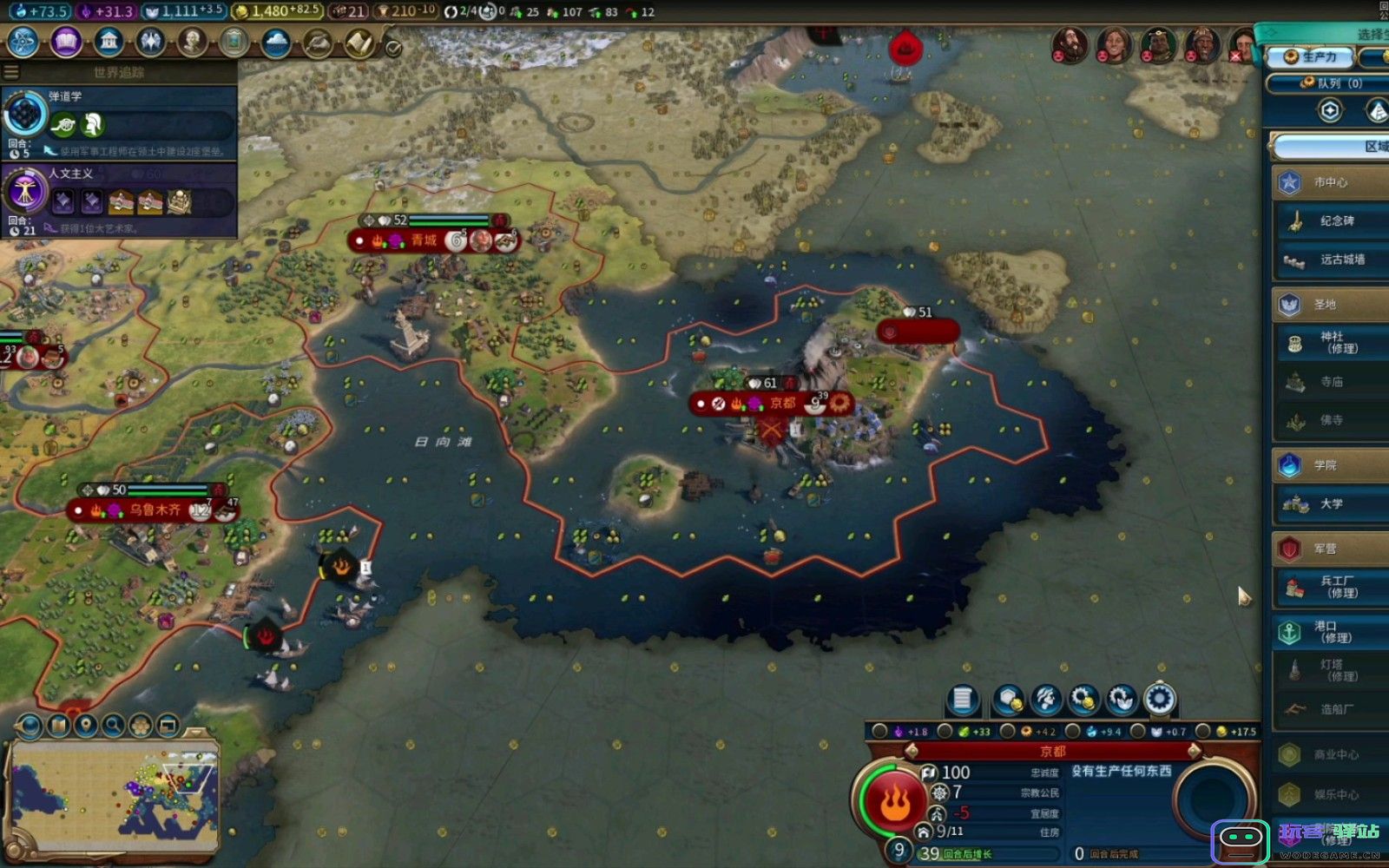Select the 乌鲁木齐 city banner
The width and height of the screenshot is (1389, 868).
click(x=155, y=510)
